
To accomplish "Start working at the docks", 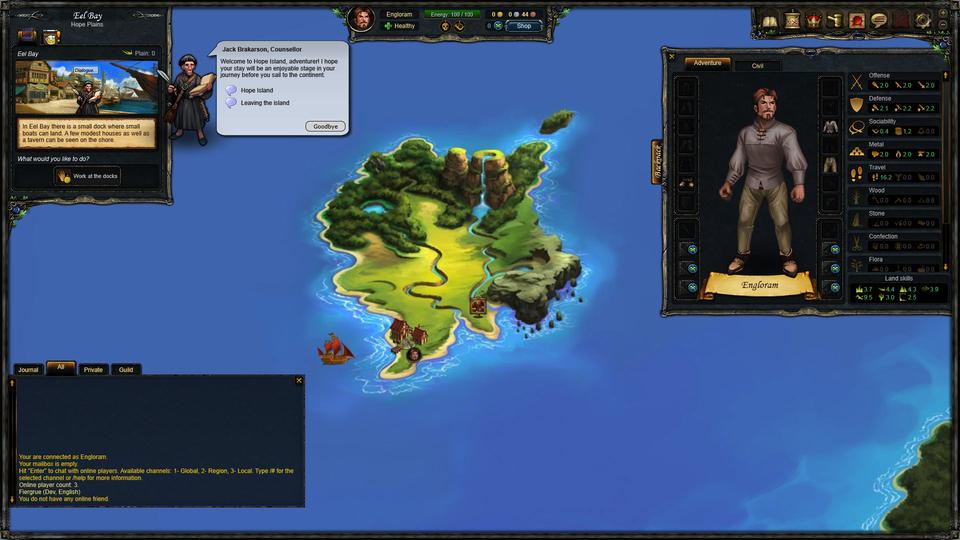I will (88, 176).
